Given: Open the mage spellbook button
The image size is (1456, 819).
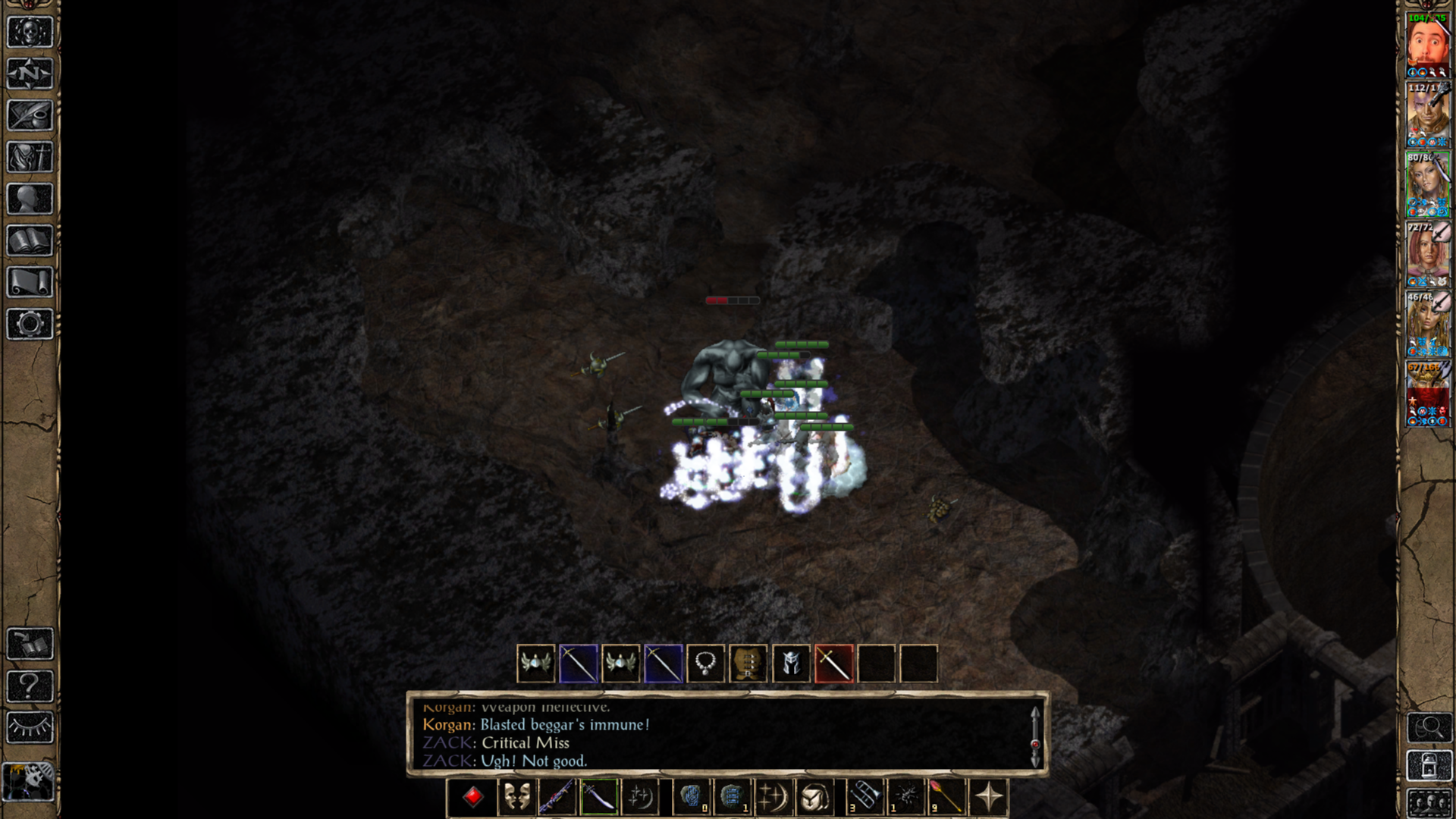Looking at the screenshot, I should tap(30, 240).
